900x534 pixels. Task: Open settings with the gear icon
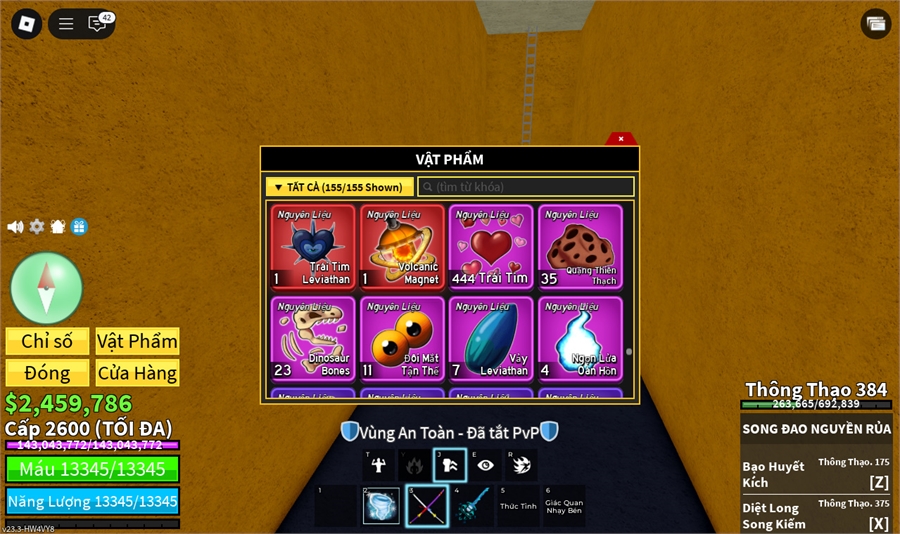(37, 227)
